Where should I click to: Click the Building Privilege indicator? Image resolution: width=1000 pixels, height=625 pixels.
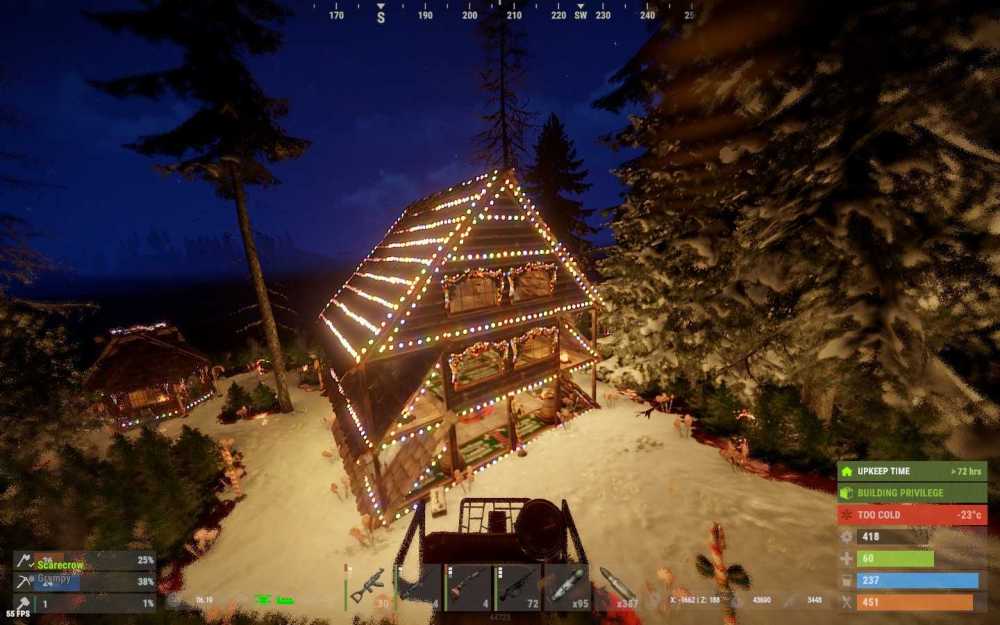(912, 493)
